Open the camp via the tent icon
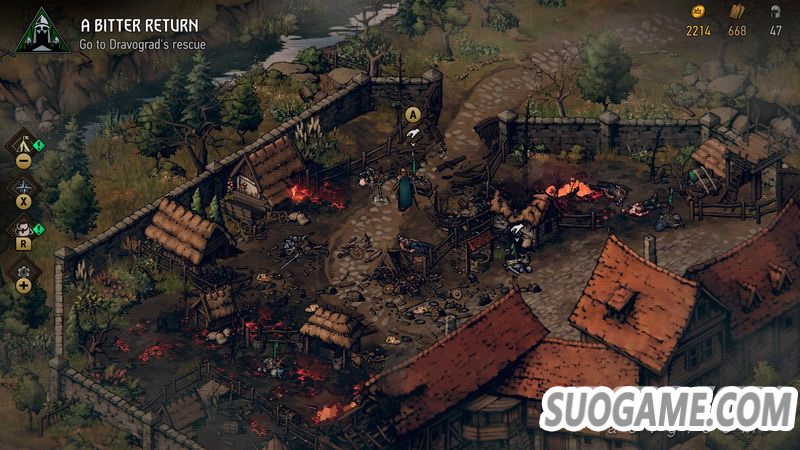The width and height of the screenshot is (800, 450). point(23,143)
